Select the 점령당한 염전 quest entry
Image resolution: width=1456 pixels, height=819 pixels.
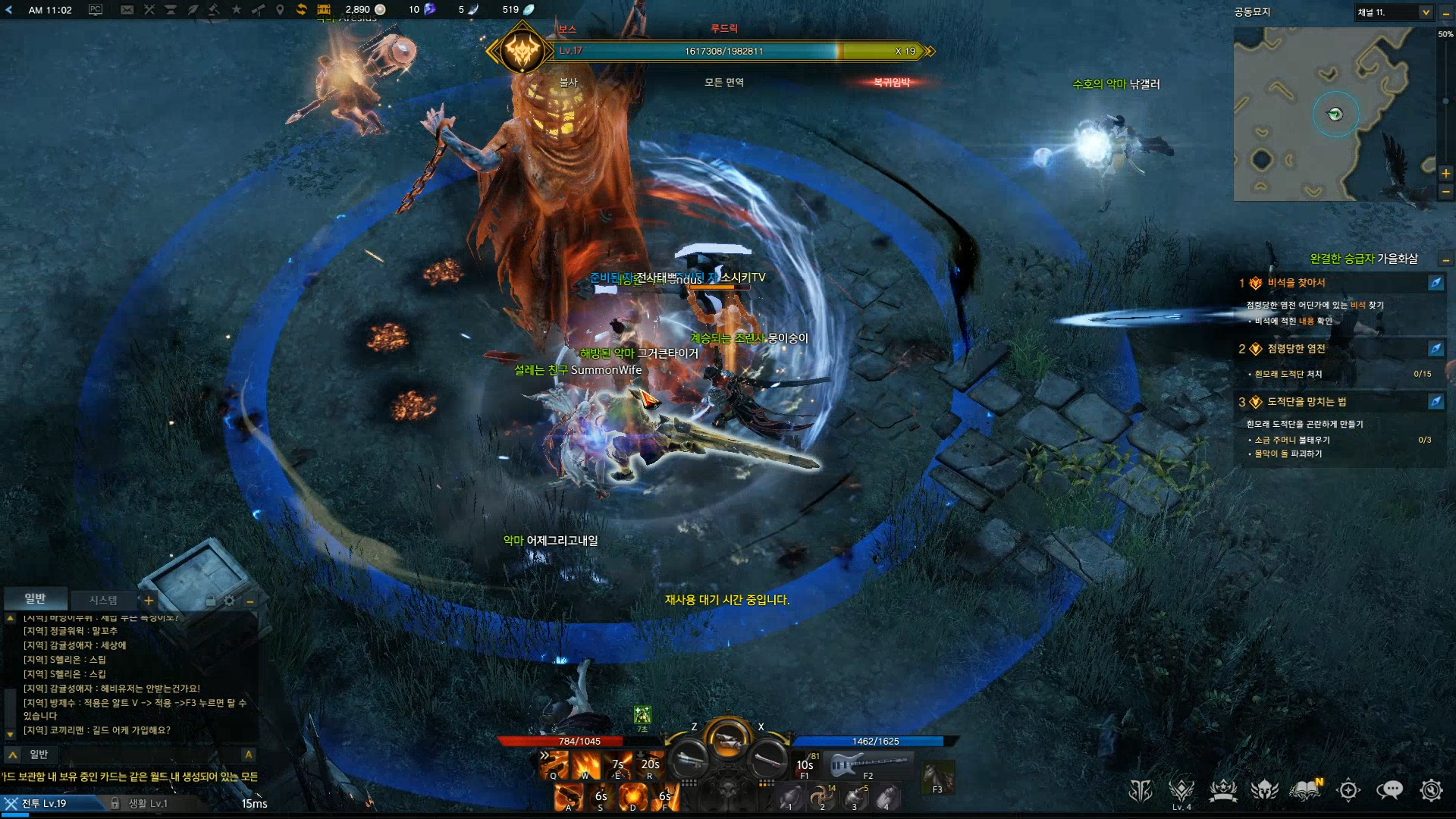tap(1297, 349)
